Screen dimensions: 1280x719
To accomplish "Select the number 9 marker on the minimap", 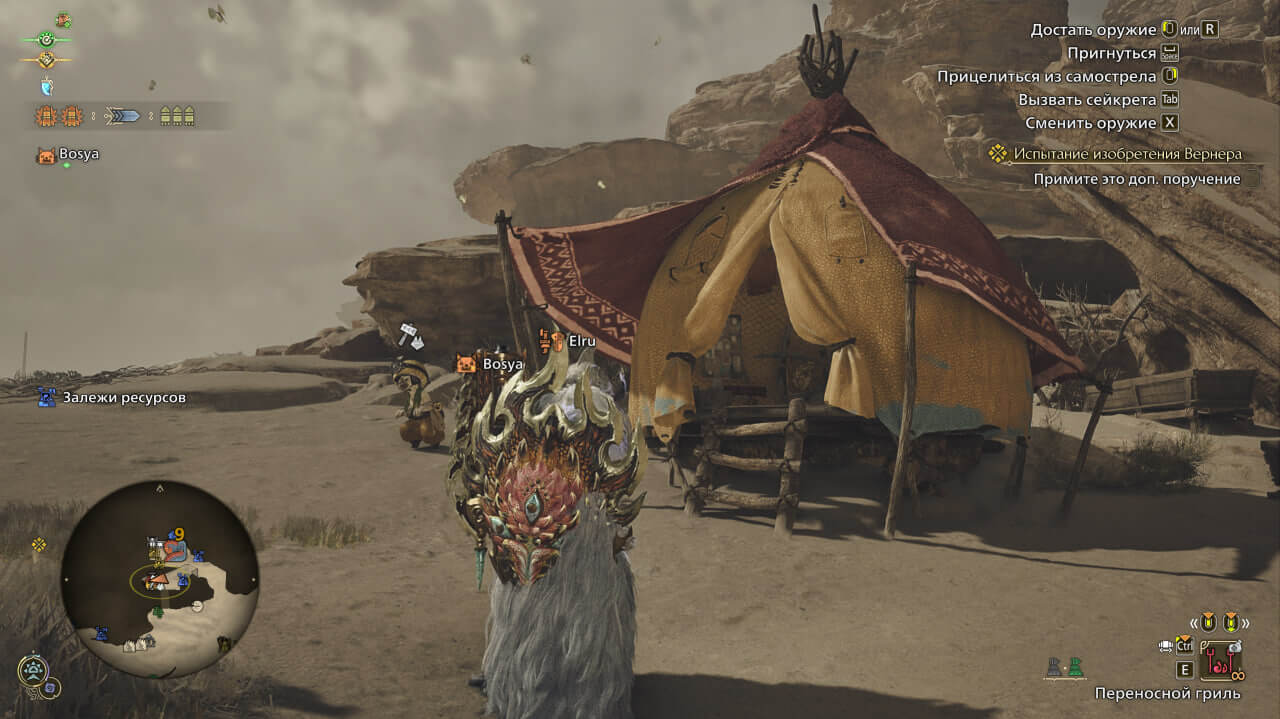I will [x=178, y=534].
